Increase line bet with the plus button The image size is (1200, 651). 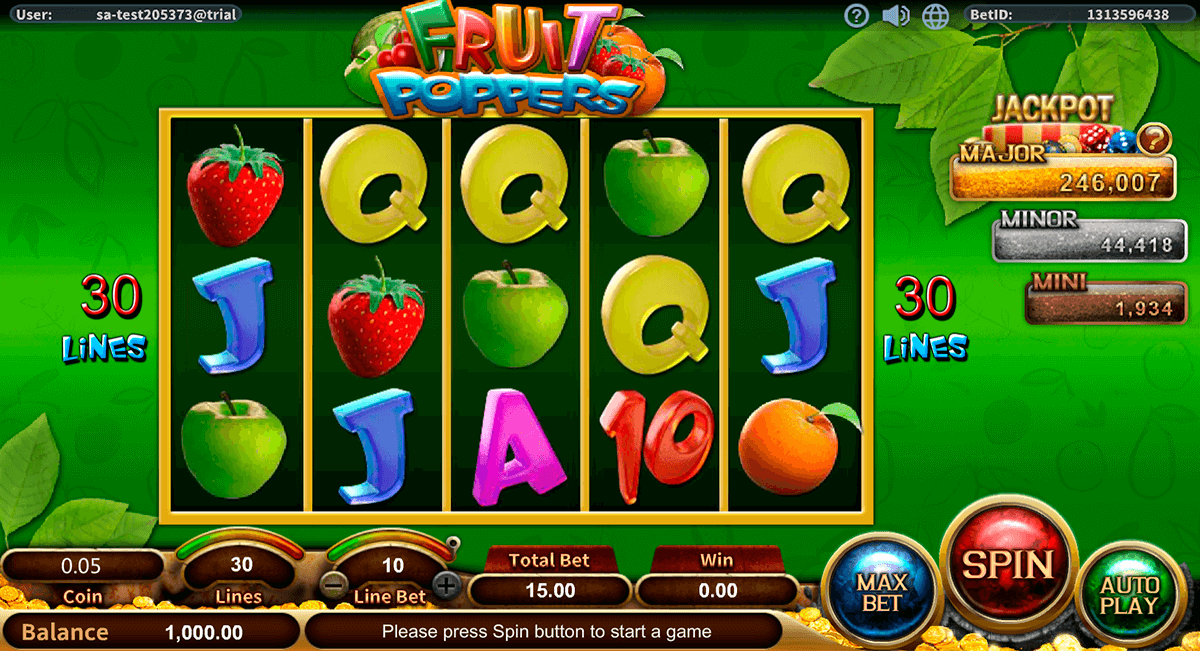(x=447, y=585)
